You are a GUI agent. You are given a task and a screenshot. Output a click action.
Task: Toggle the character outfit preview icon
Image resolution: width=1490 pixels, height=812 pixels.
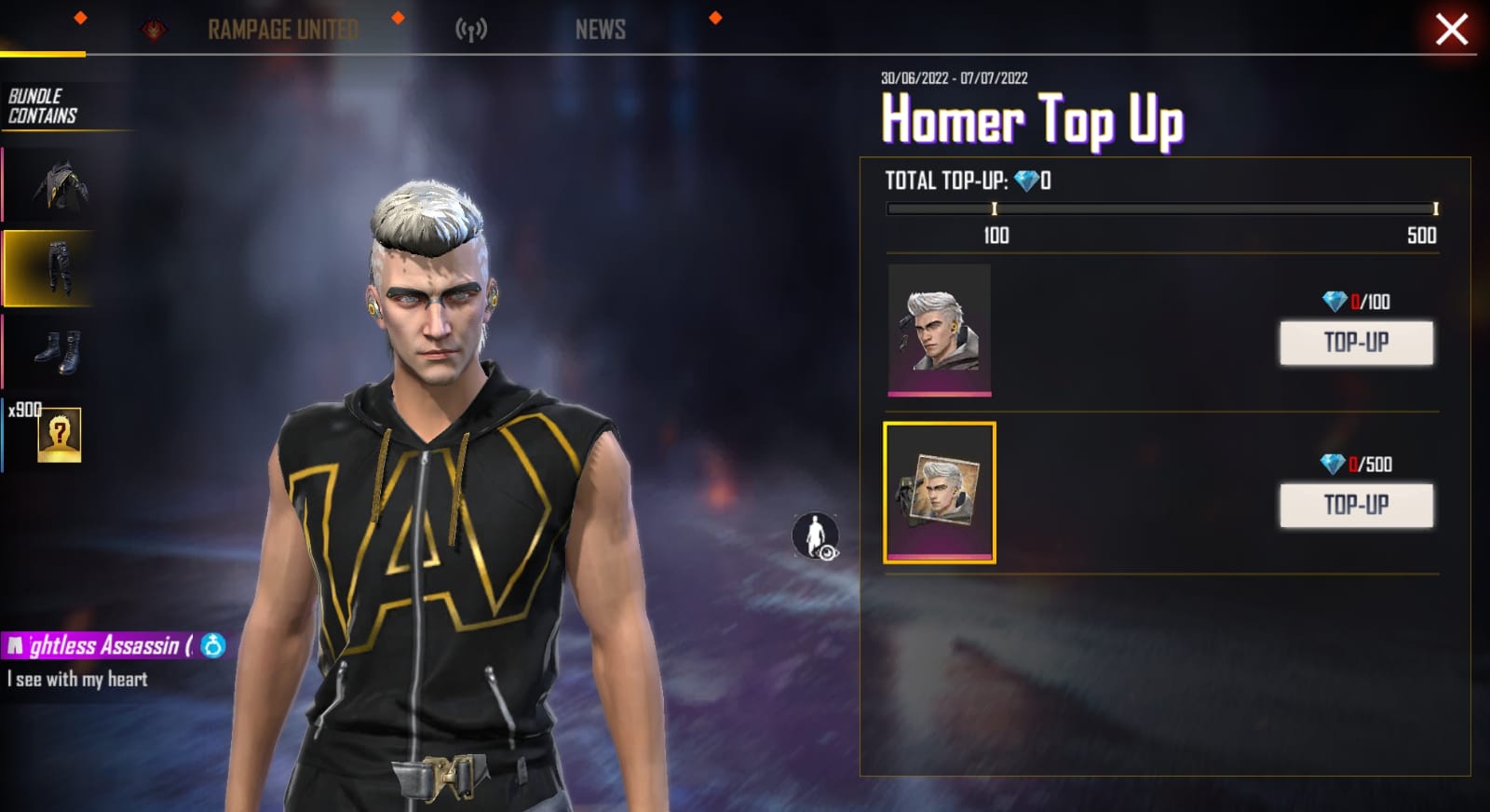[815, 536]
